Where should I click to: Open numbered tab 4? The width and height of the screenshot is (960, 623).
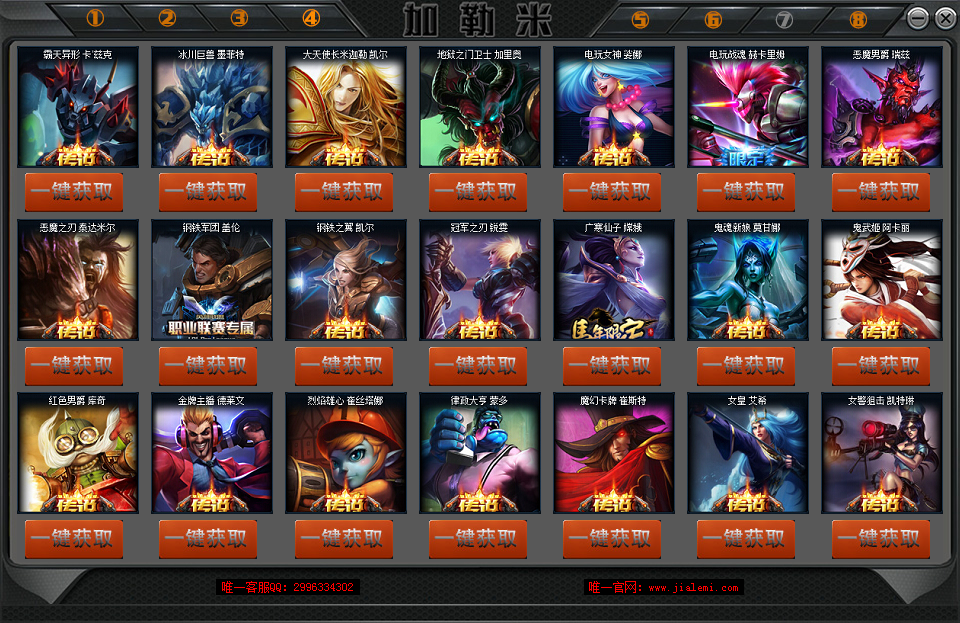click(311, 18)
